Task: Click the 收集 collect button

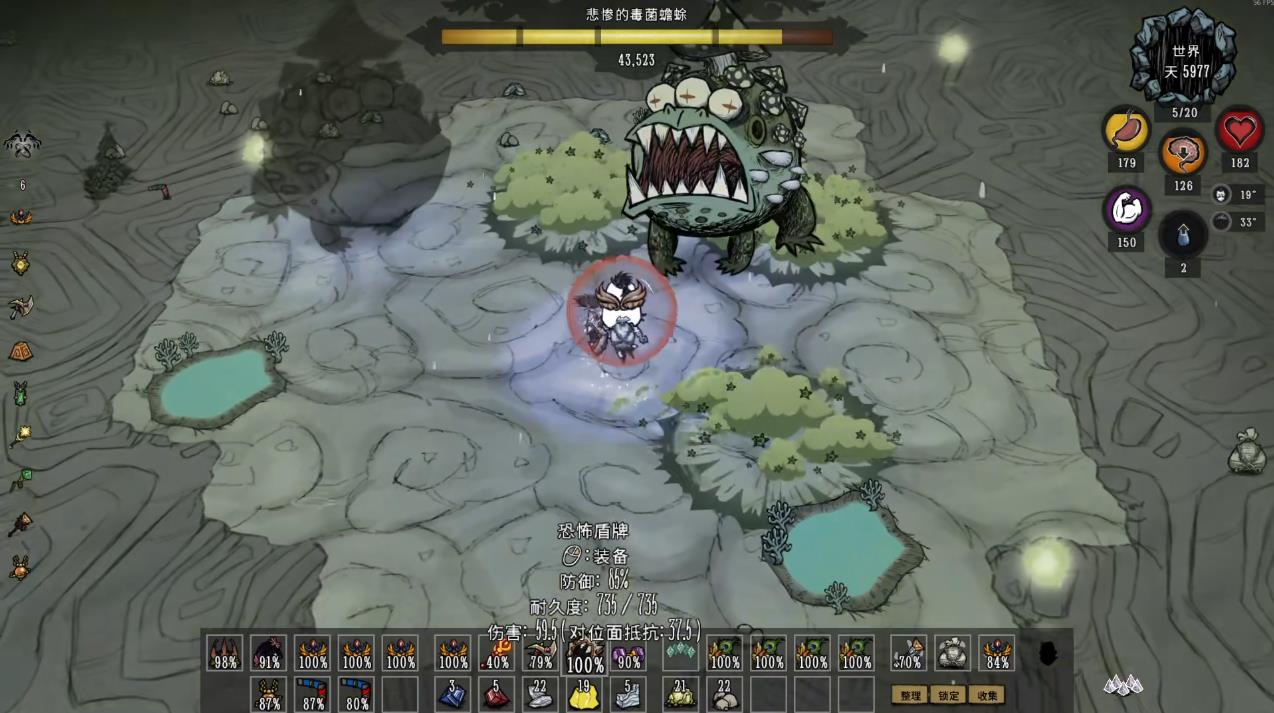Action: (x=986, y=695)
